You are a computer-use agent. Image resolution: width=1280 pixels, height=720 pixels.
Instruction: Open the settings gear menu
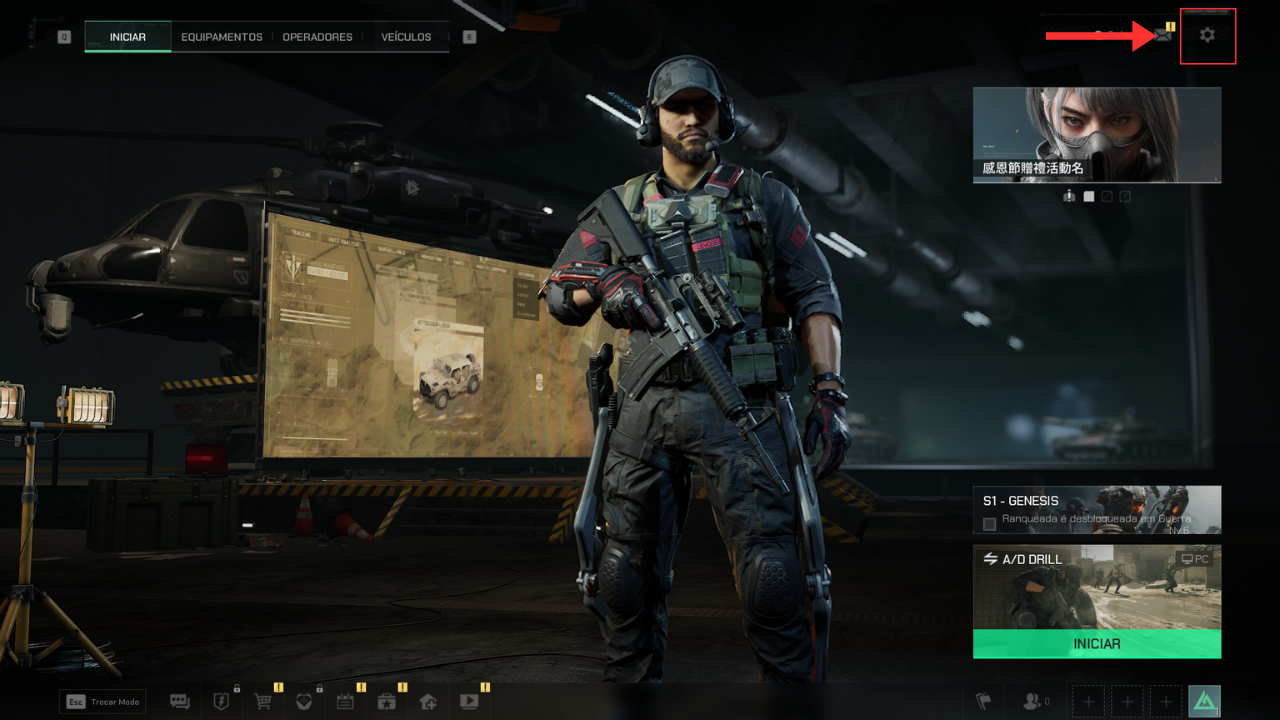click(1207, 36)
